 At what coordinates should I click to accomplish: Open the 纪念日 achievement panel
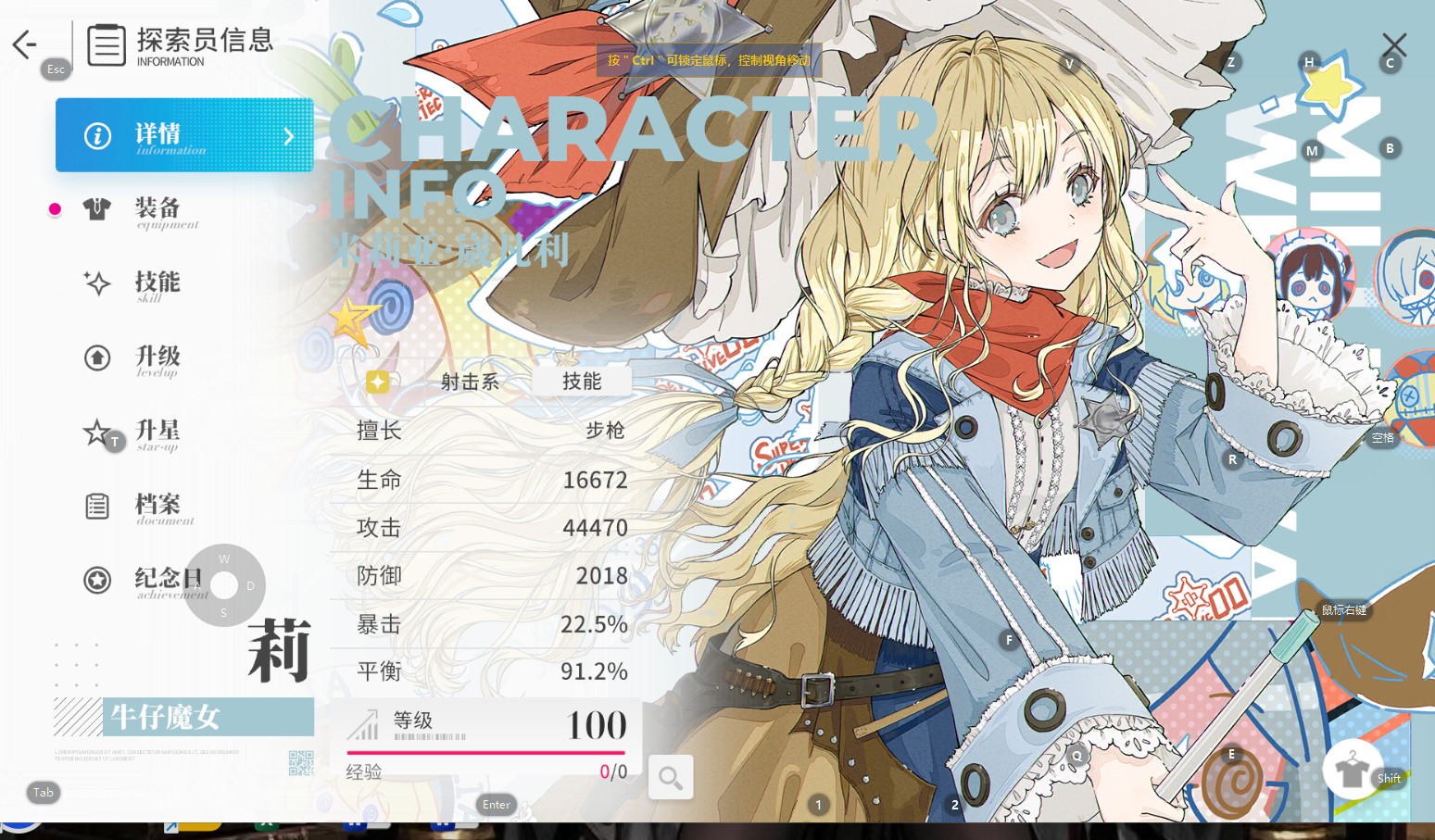[x=169, y=580]
